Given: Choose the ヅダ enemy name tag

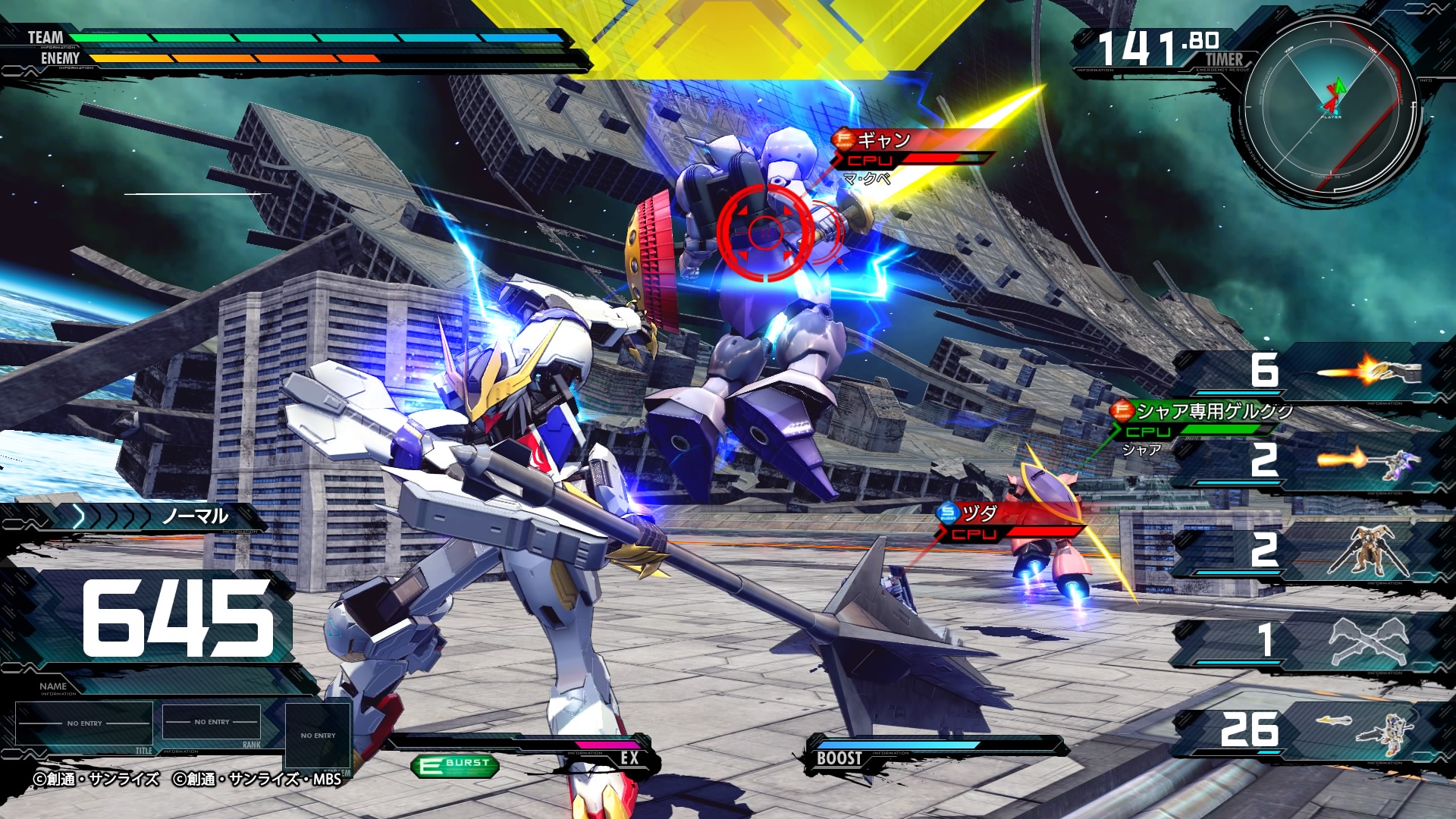Looking at the screenshot, I should click(978, 514).
